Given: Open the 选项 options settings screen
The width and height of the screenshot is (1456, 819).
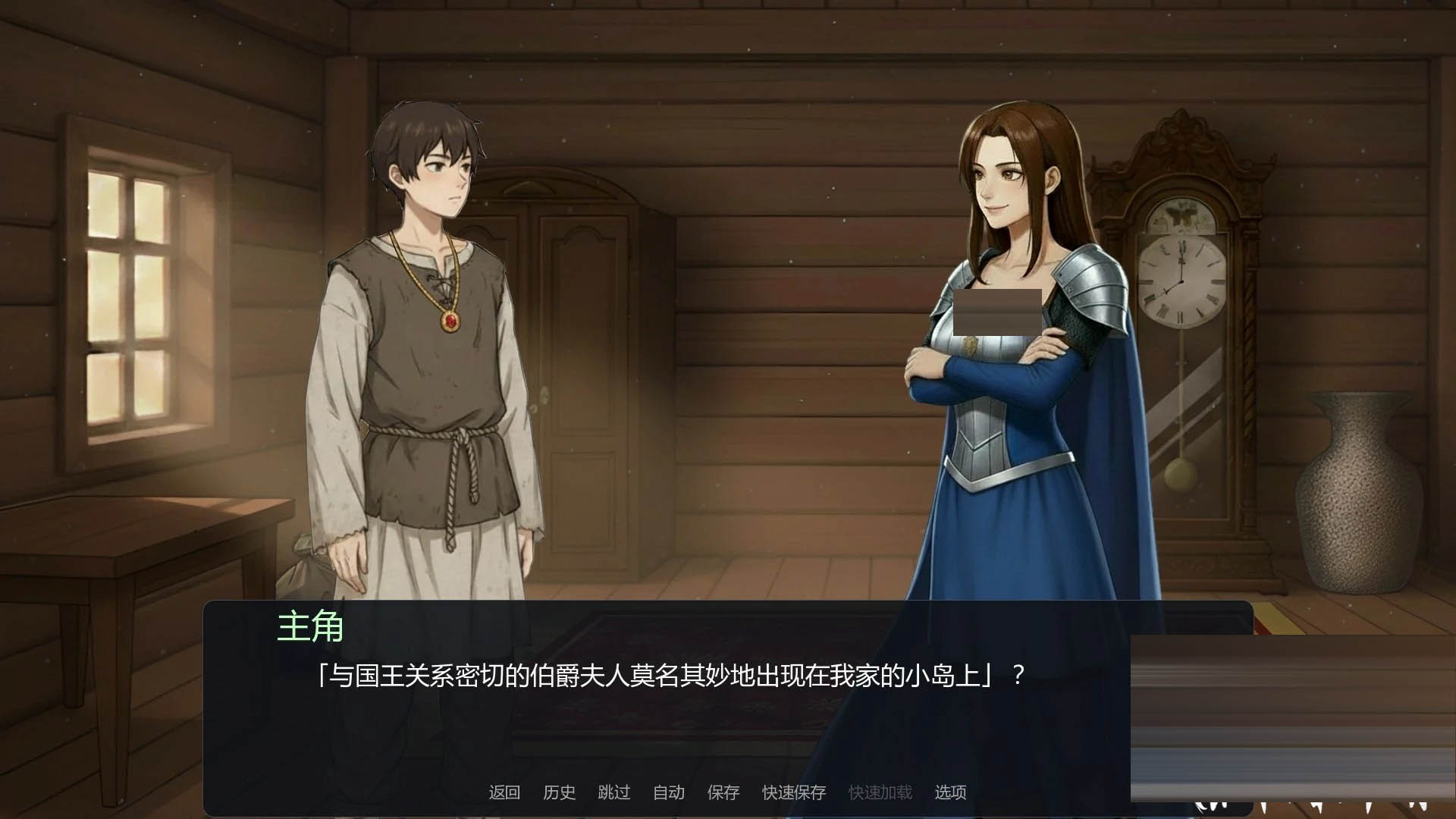Looking at the screenshot, I should 952,792.
